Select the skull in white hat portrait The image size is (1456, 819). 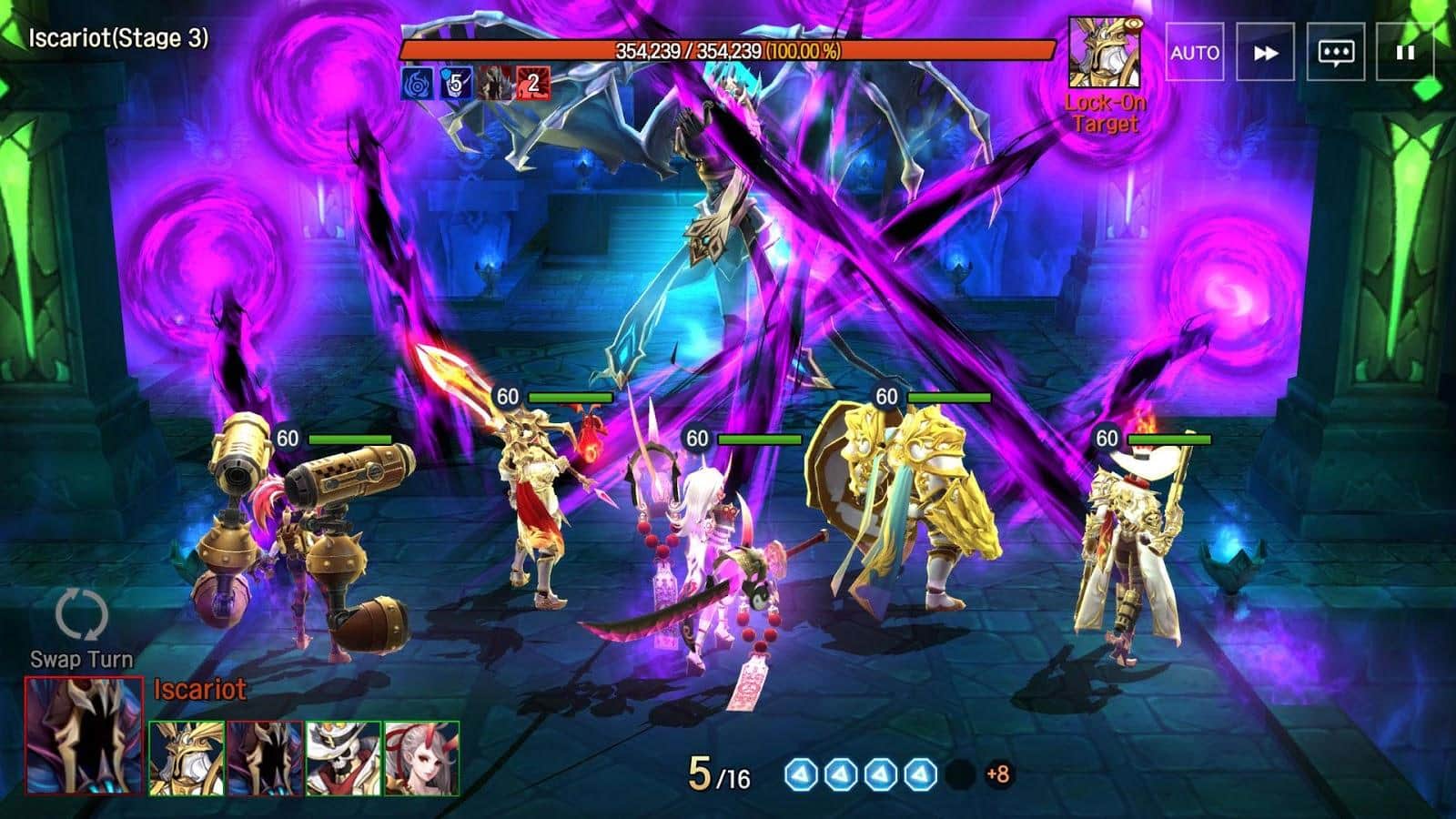pyautogui.click(x=343, y=758)
